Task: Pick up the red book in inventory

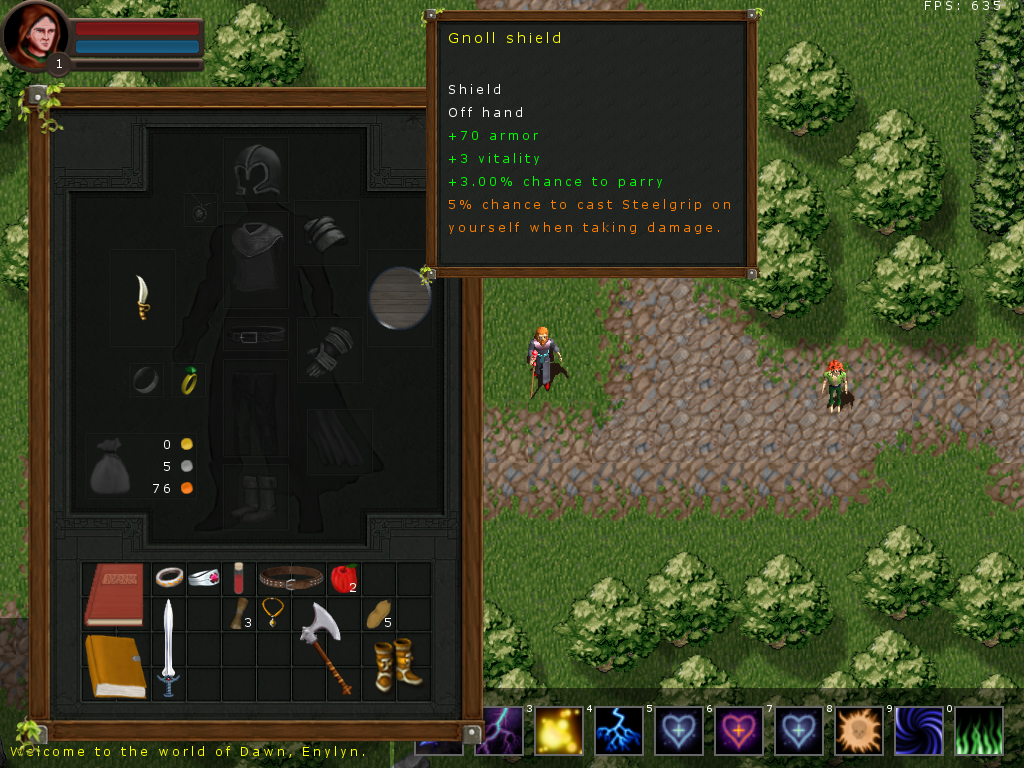Action: (115, 595)
